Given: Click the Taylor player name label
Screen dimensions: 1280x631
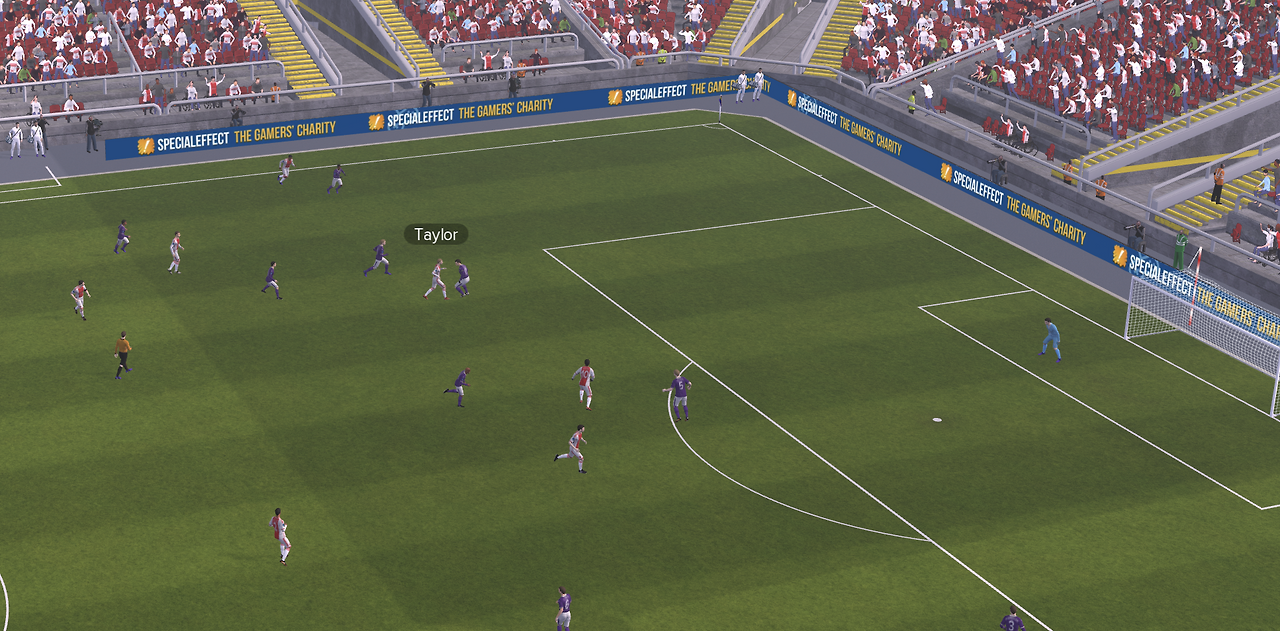Looking at the screenshot, I should [436, 235].
